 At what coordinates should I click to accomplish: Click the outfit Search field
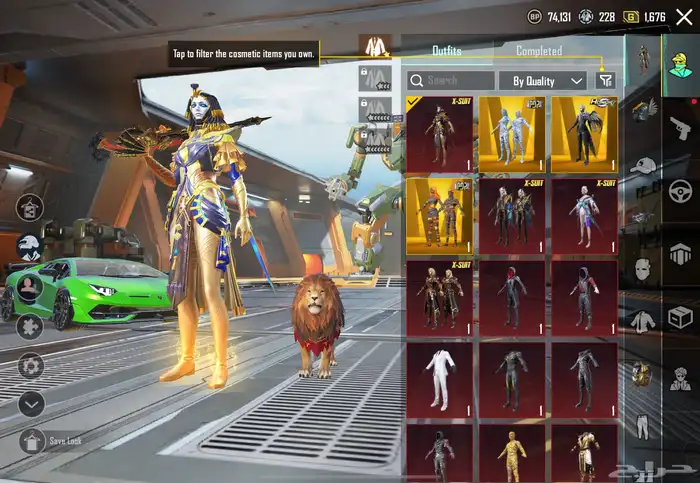451,81
